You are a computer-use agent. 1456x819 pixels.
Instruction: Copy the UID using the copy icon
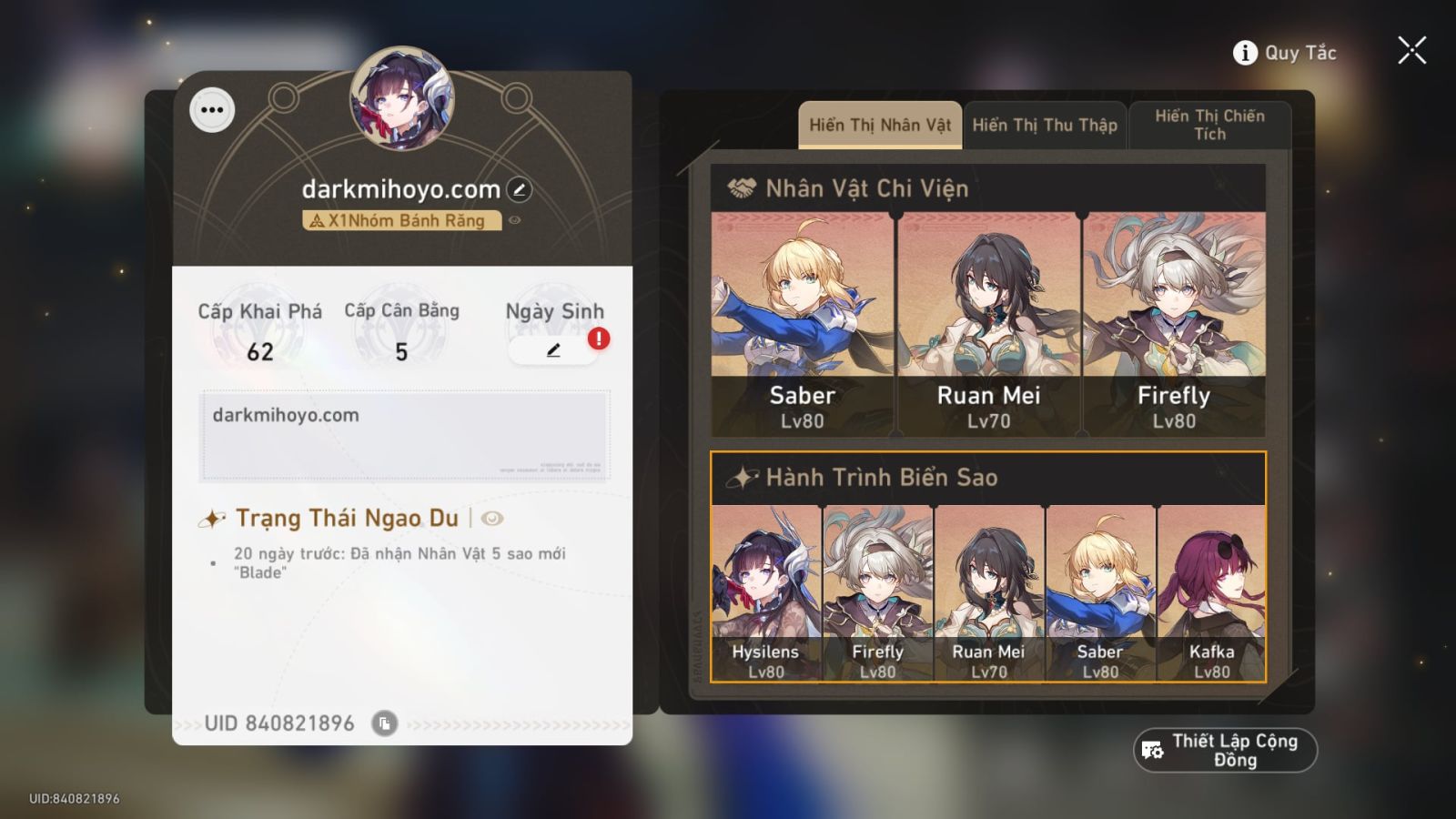(x=385, y=723)
